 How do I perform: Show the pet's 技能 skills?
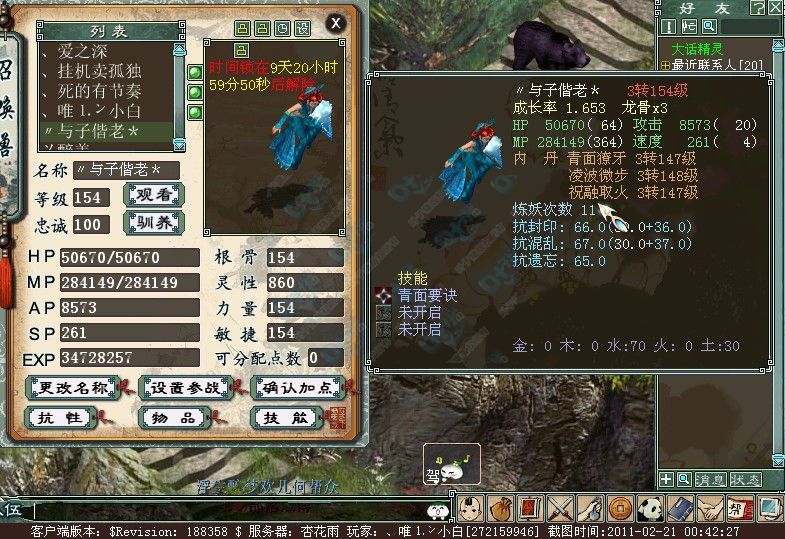(x=285, y=418)
